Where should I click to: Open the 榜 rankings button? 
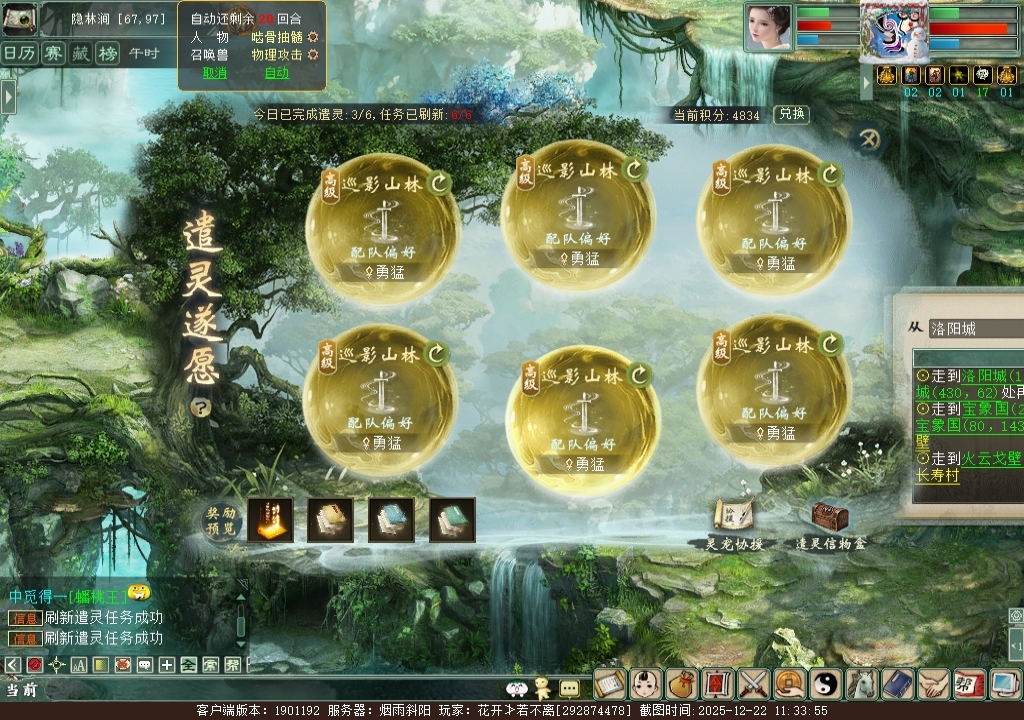pos(107,53)
